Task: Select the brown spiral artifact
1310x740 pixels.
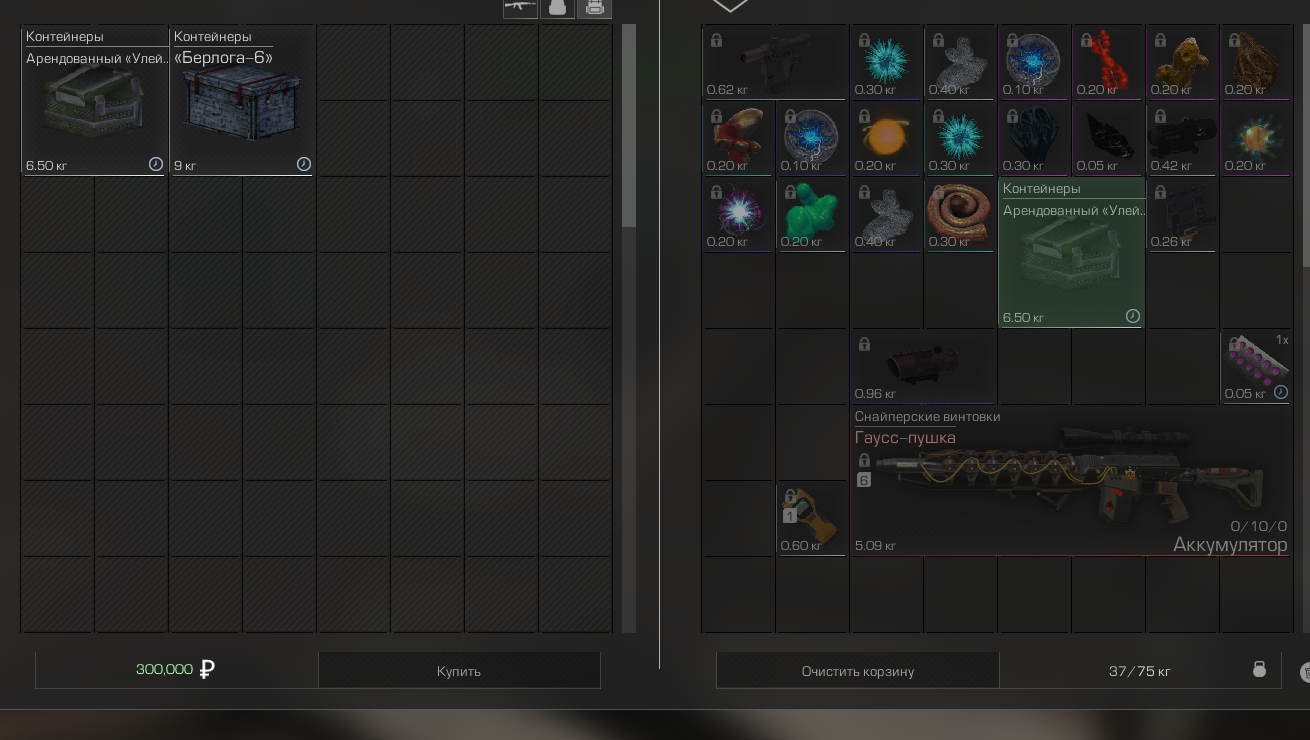Action: pos(959,214)
